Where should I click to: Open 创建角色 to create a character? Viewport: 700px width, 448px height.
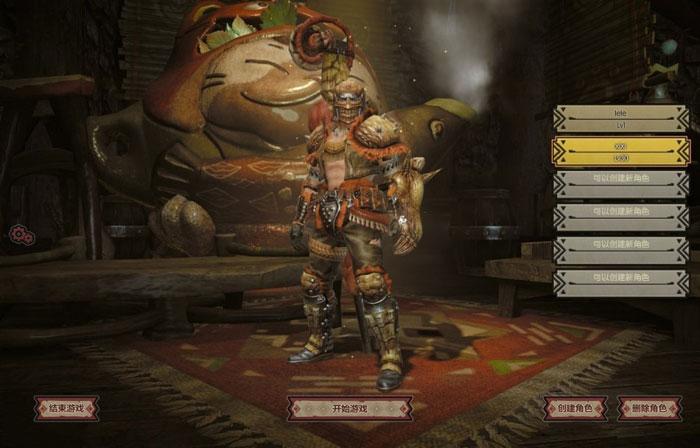(x=575, y=408)
